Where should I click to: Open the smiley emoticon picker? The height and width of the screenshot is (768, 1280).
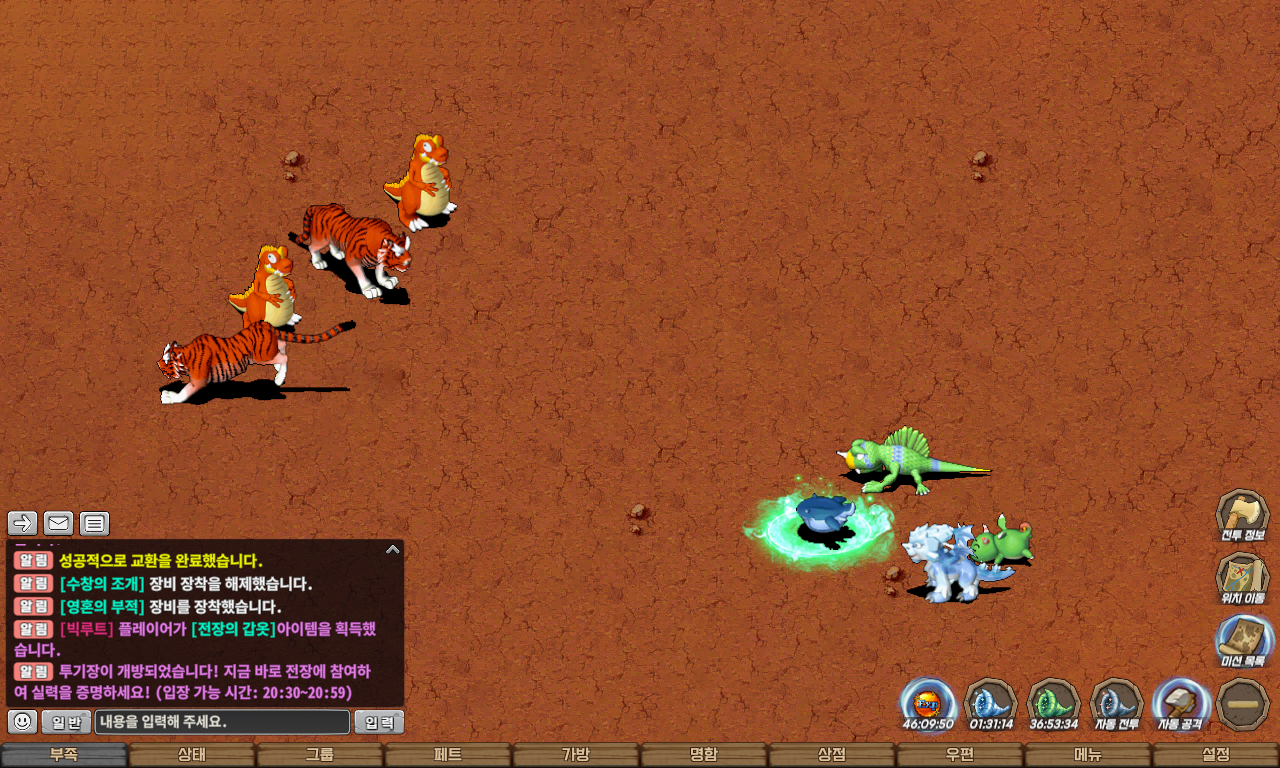(22, 721)
